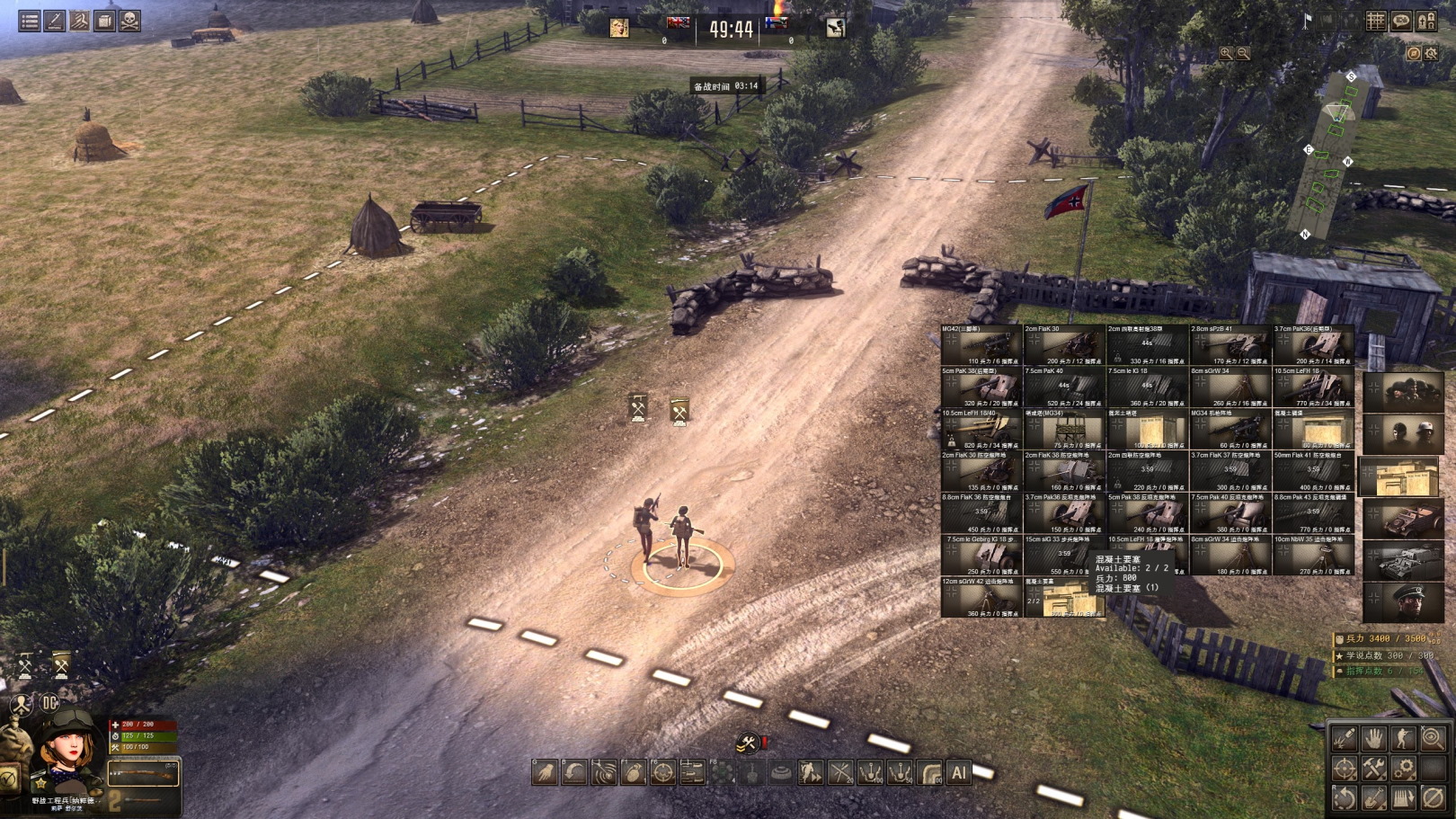Toggle the AI control button
1456x819 pixels.
pos(959,772)
